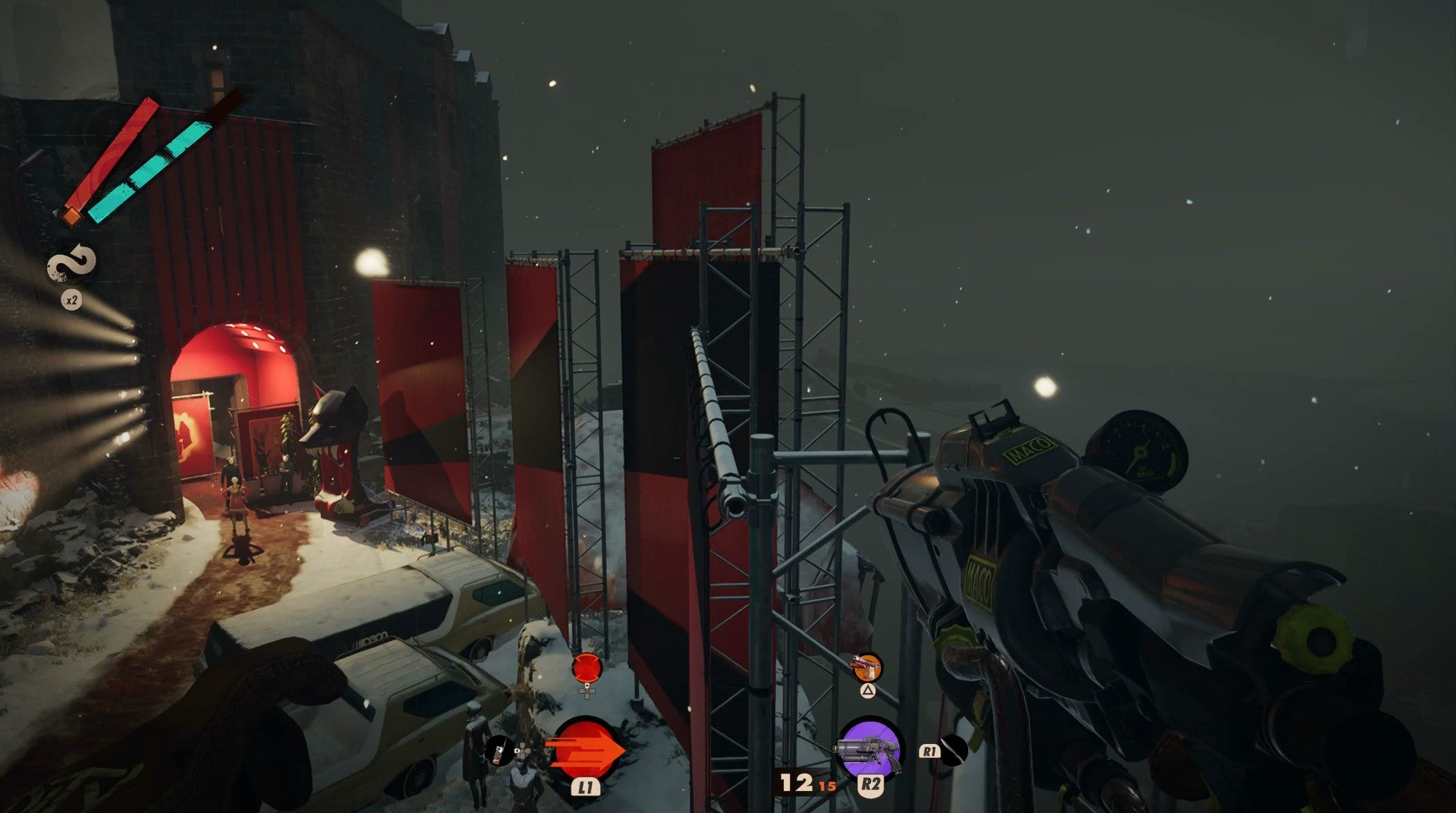Click the Reprise rewind charges icon

tap(72, 265)
